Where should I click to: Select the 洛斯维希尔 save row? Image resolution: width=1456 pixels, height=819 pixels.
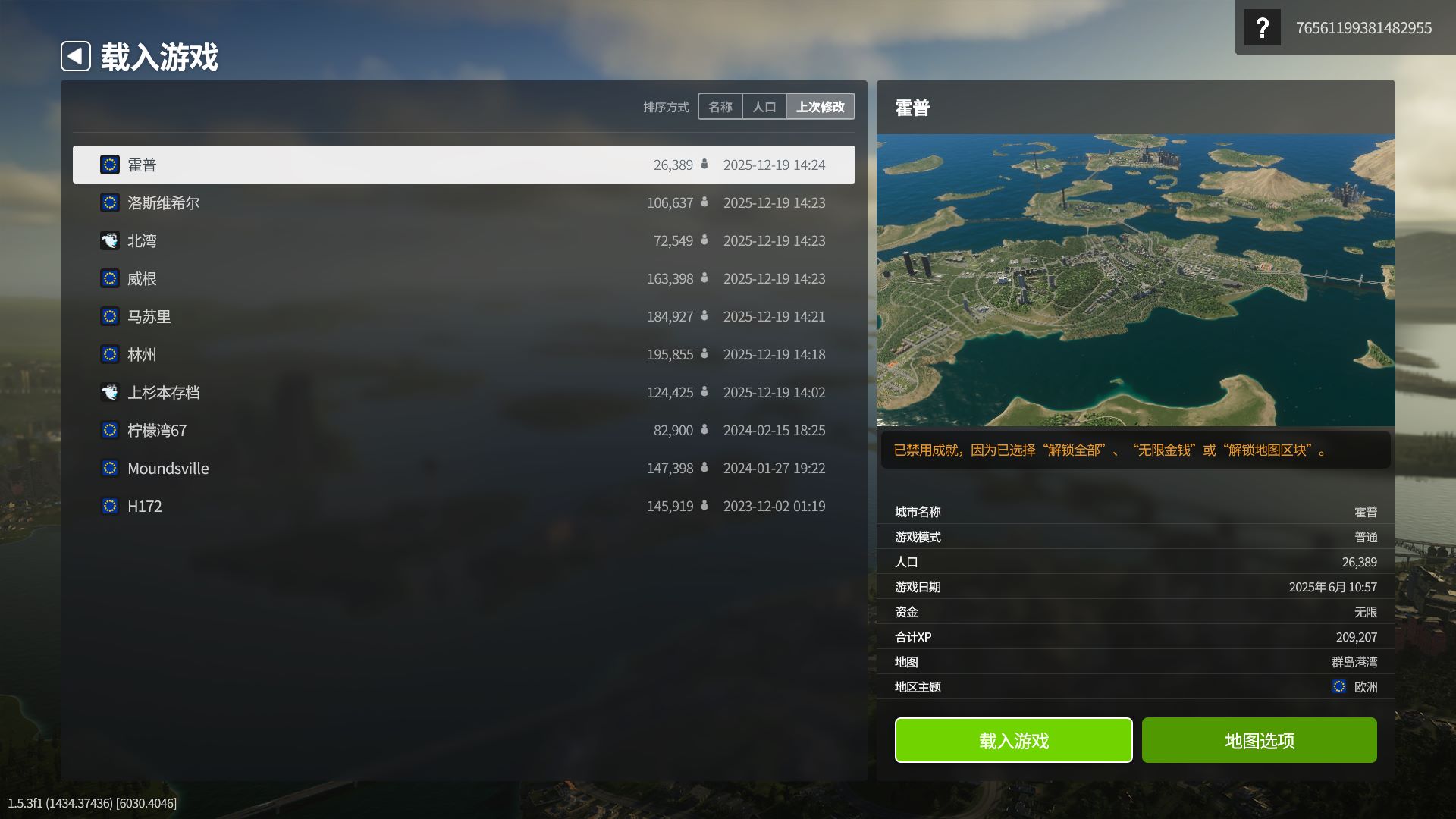coord(463,202)
